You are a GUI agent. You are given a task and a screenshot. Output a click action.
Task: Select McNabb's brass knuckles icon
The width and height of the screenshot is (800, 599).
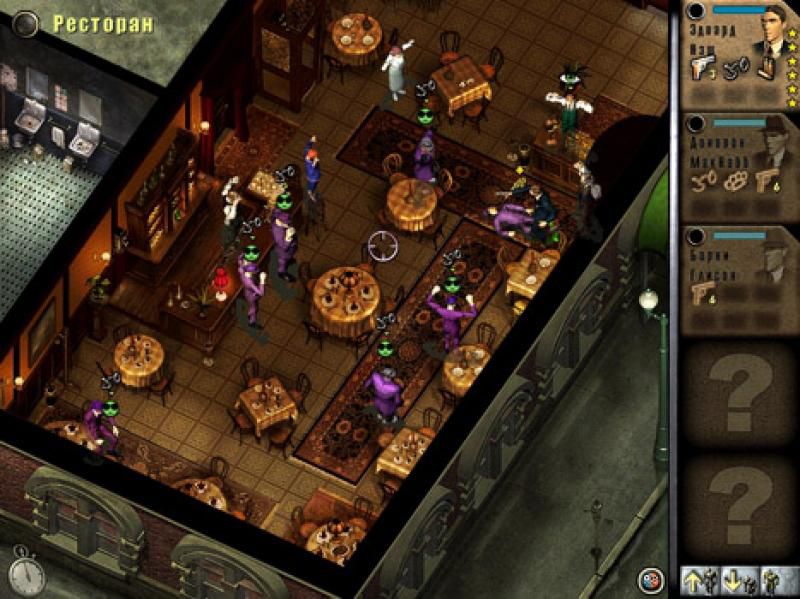click(735, 184)
